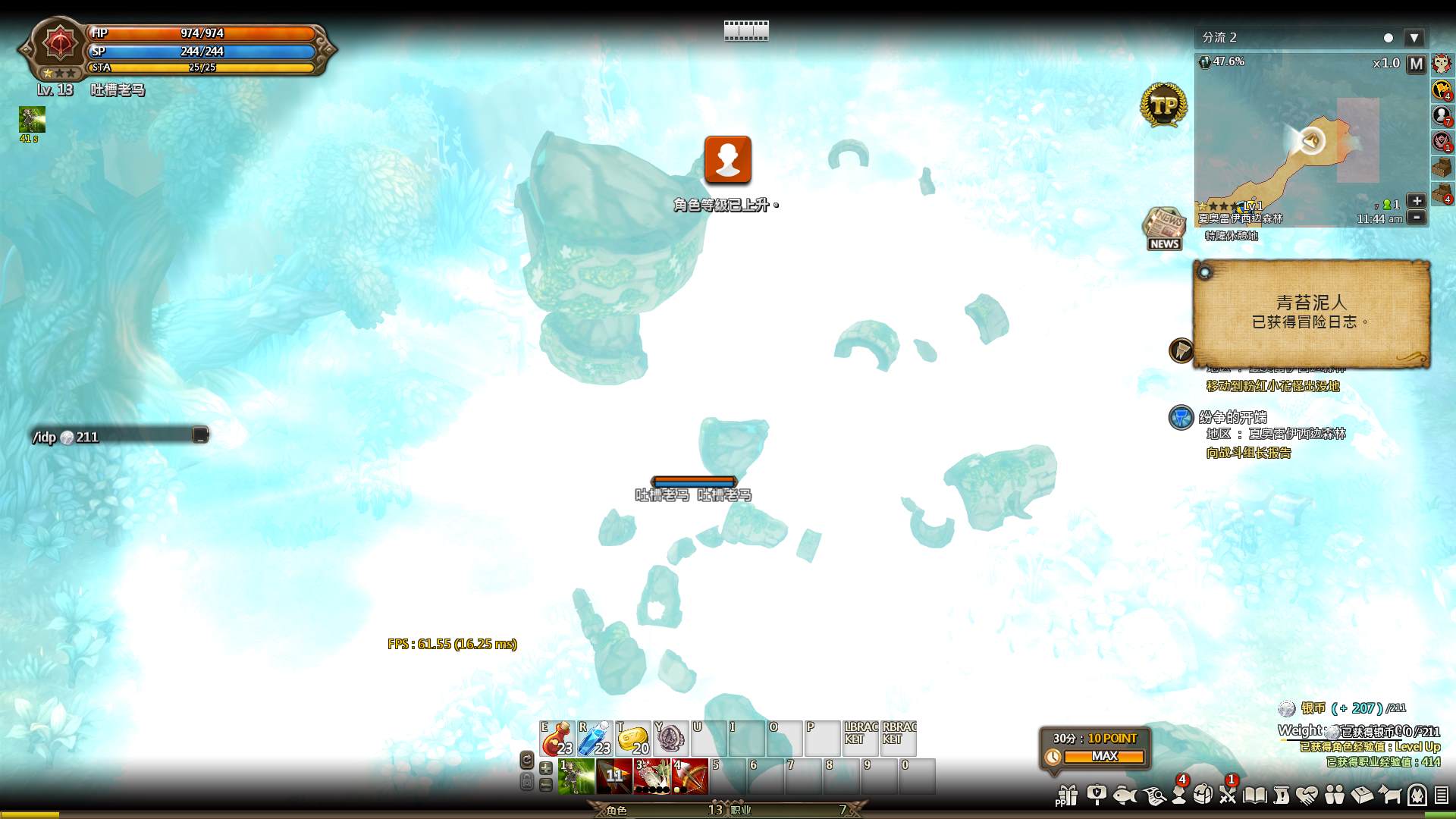Expand the 分流 2 channel dropdown arrow
The height and width of the screenshot is (819, 1456).
tap(1414, 38)
